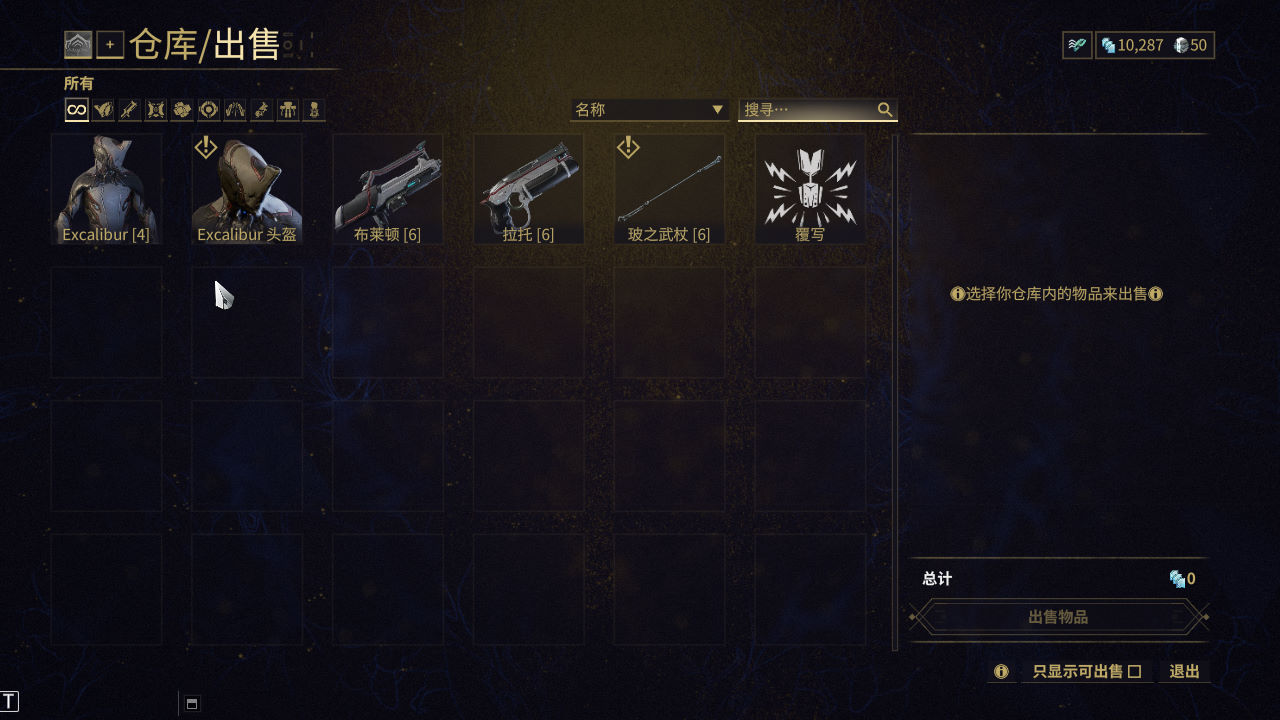1280x720 pixels.
Task: Open the 名称 sort dropdown
Action: (648, 109)
